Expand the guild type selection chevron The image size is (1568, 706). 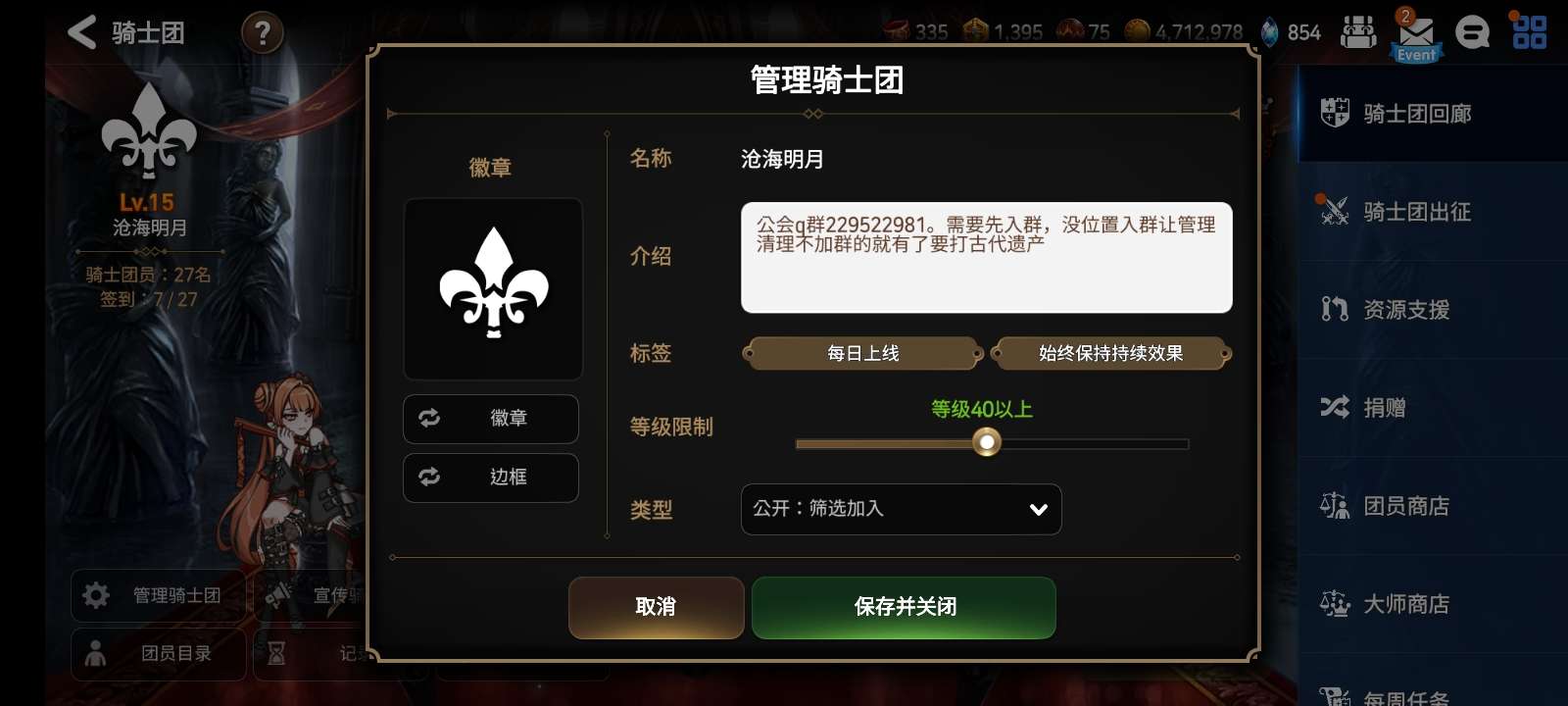click(x=1036, y=509)
